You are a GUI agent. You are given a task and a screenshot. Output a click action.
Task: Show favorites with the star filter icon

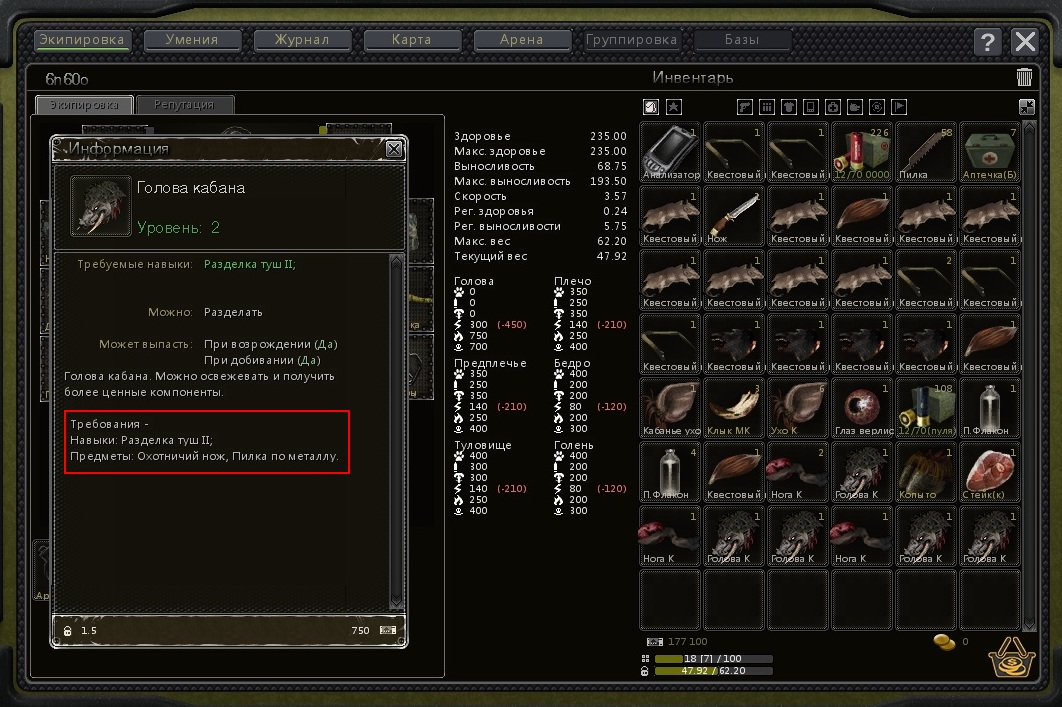674,106
